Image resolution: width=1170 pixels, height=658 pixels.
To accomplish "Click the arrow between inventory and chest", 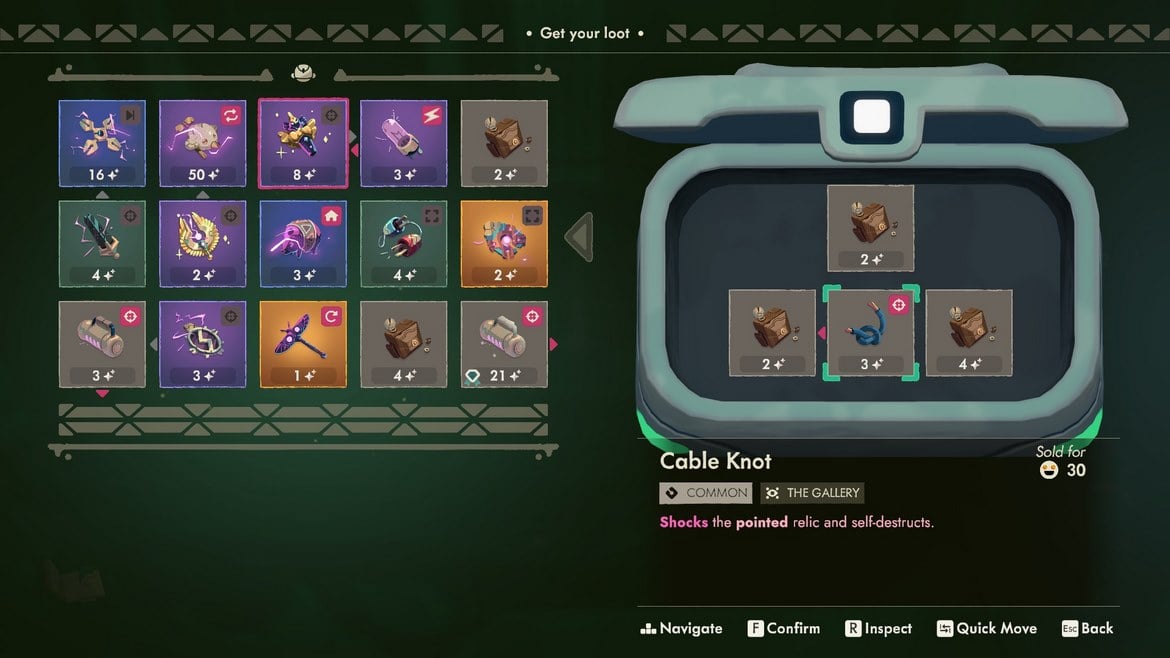I will coord(579,238).
